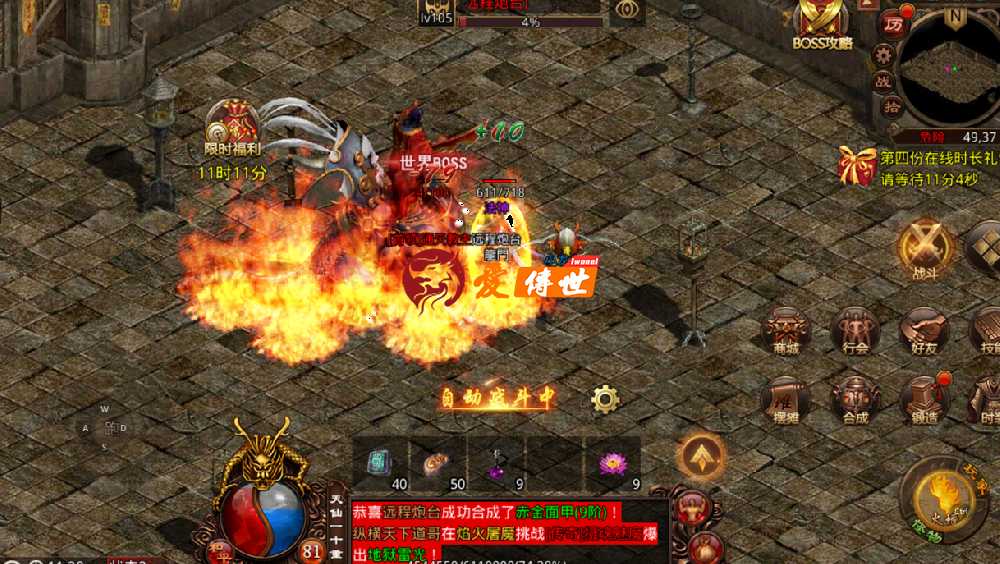Select the 战 button beside the minimap
Image resolution: width=1000 pixels, height=564 pixels.
(x=884, y=81)
